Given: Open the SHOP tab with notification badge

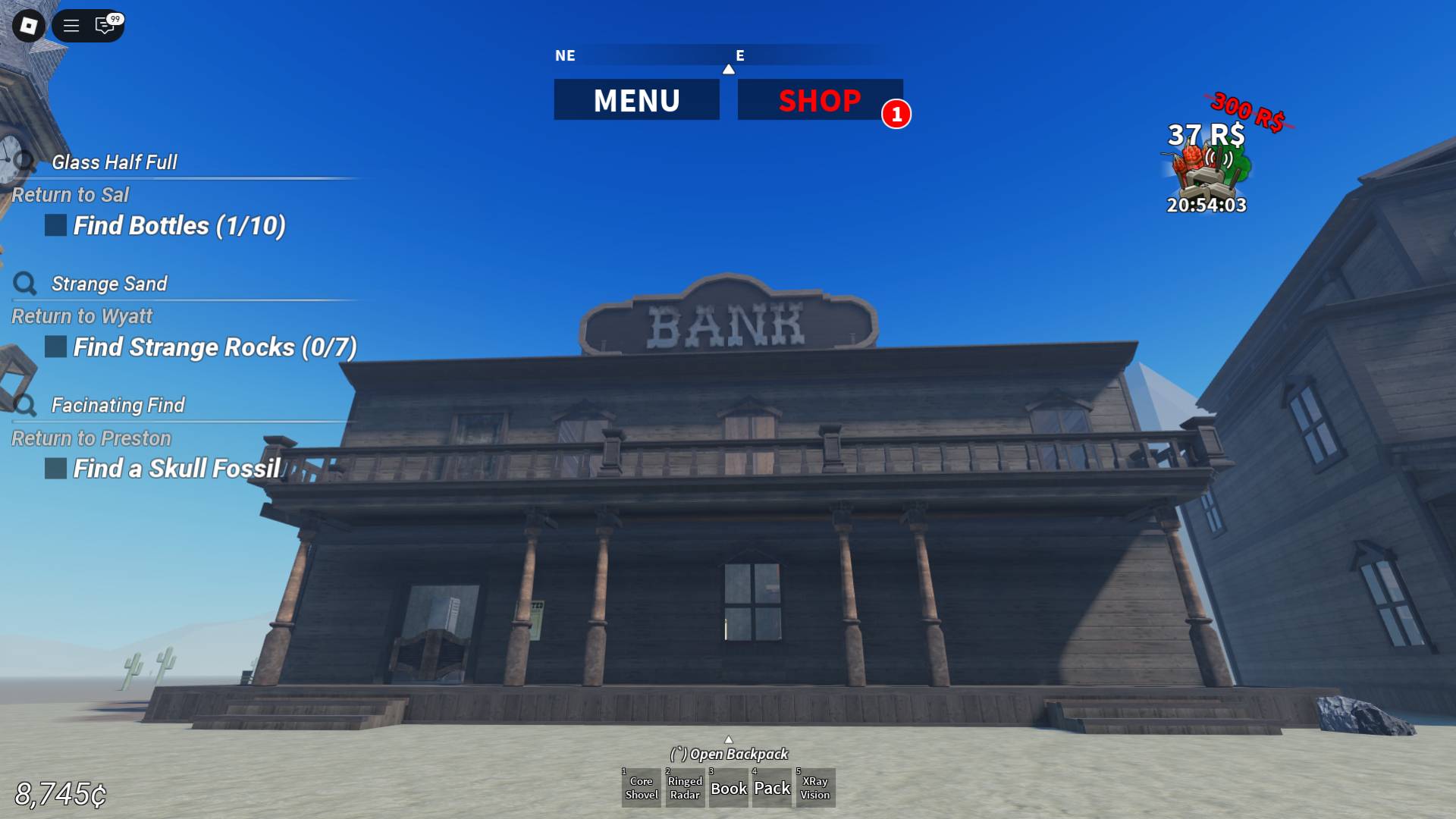Looking at the screenshot, I should 820,99.
